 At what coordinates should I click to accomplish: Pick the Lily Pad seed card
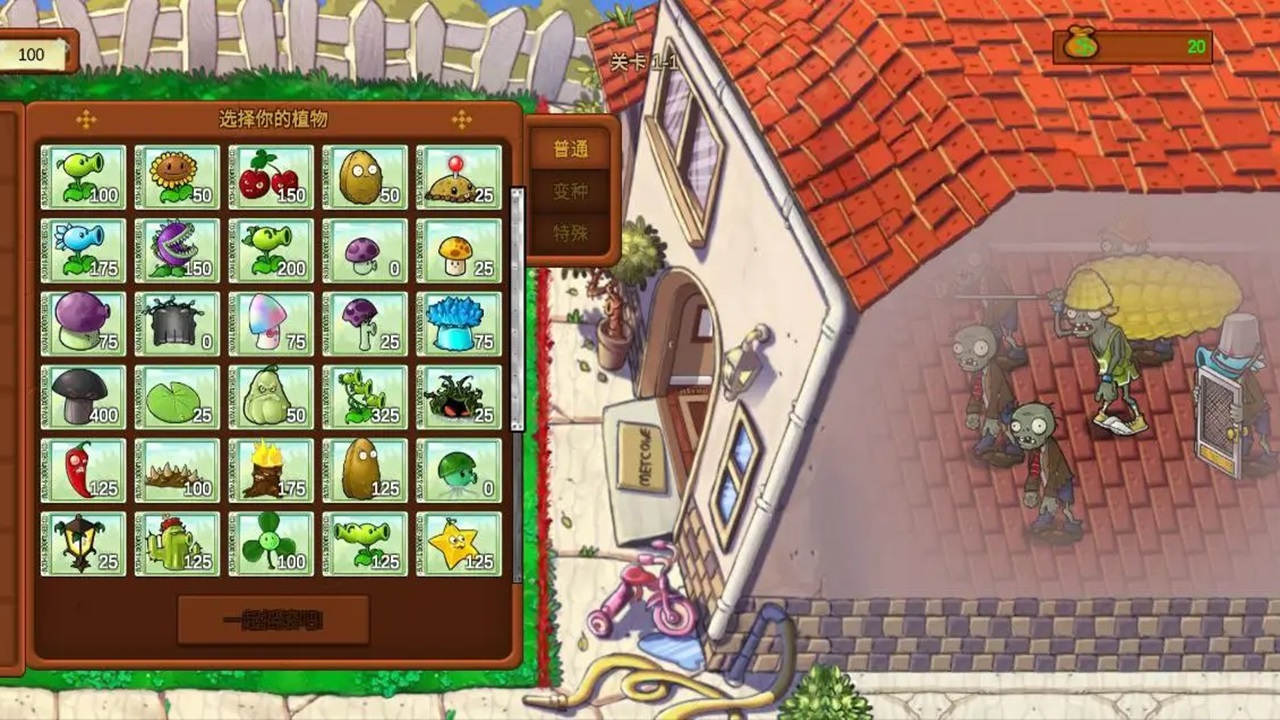click(177, 397)
